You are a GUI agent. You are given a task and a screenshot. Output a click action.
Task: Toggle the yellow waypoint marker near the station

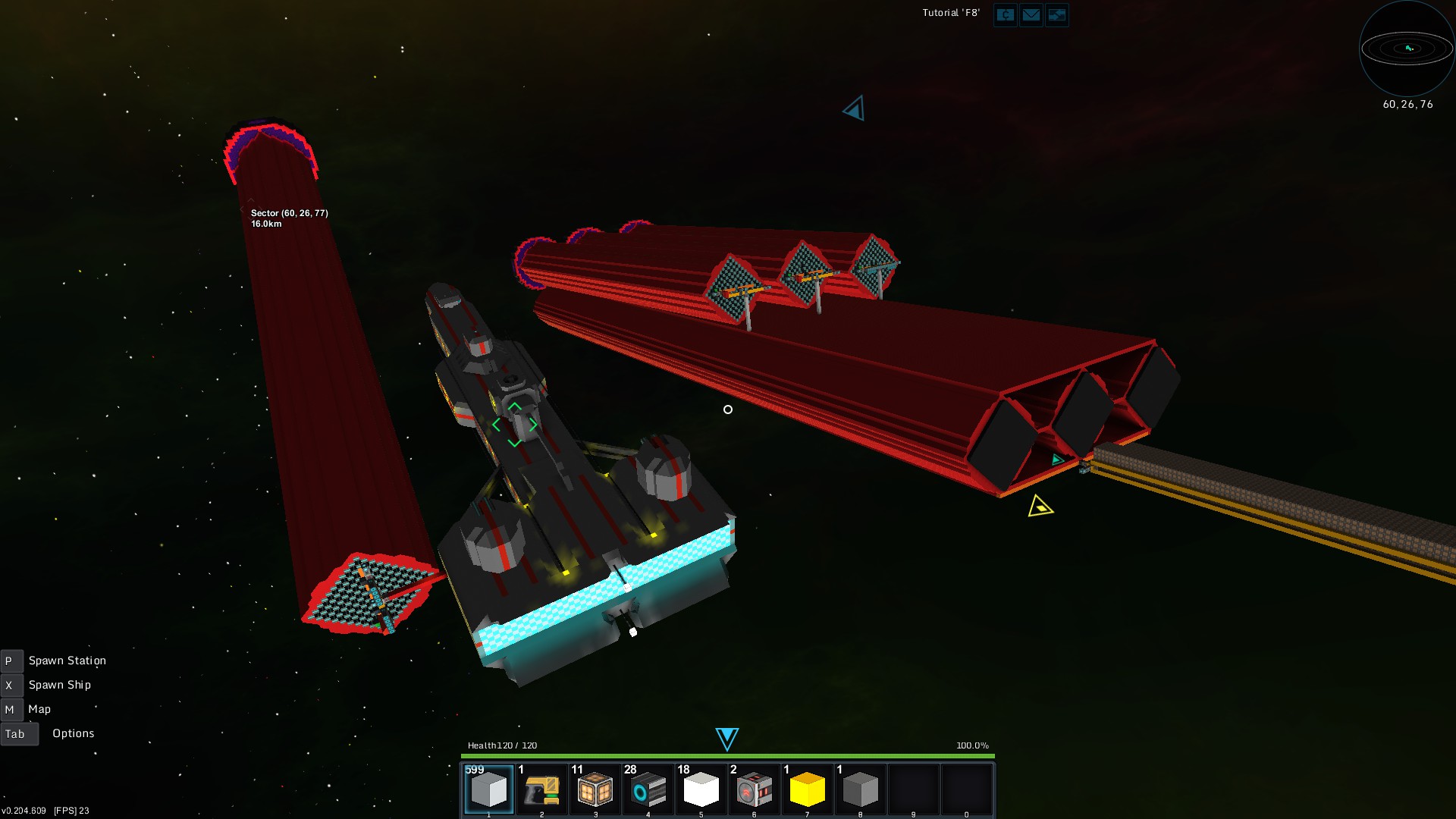click(1040, 507)
